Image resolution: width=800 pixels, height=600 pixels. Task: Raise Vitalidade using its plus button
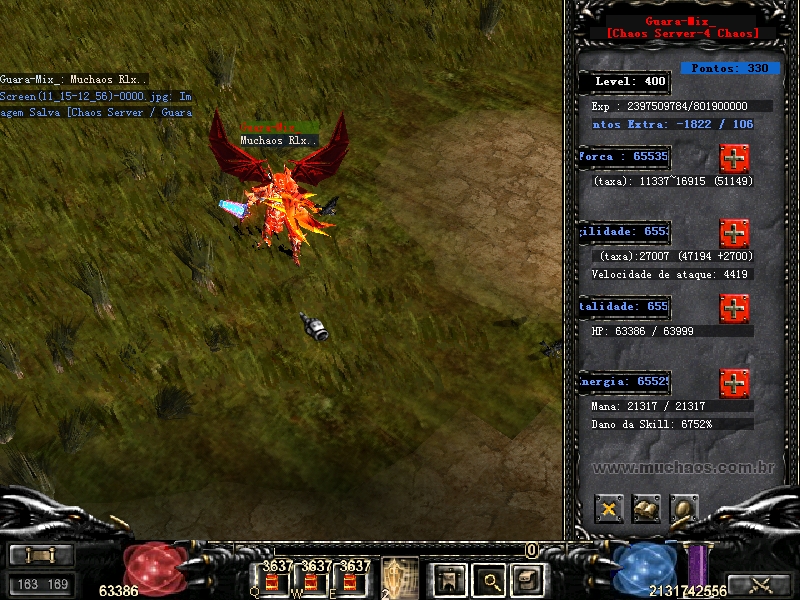734,308
